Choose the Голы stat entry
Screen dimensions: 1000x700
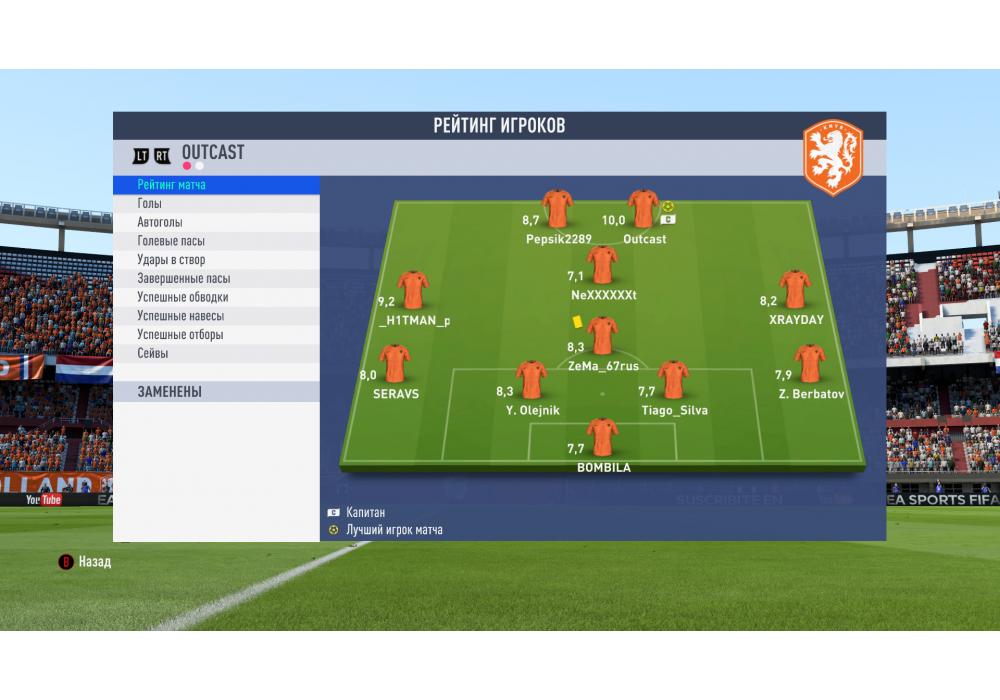[216, 204]
